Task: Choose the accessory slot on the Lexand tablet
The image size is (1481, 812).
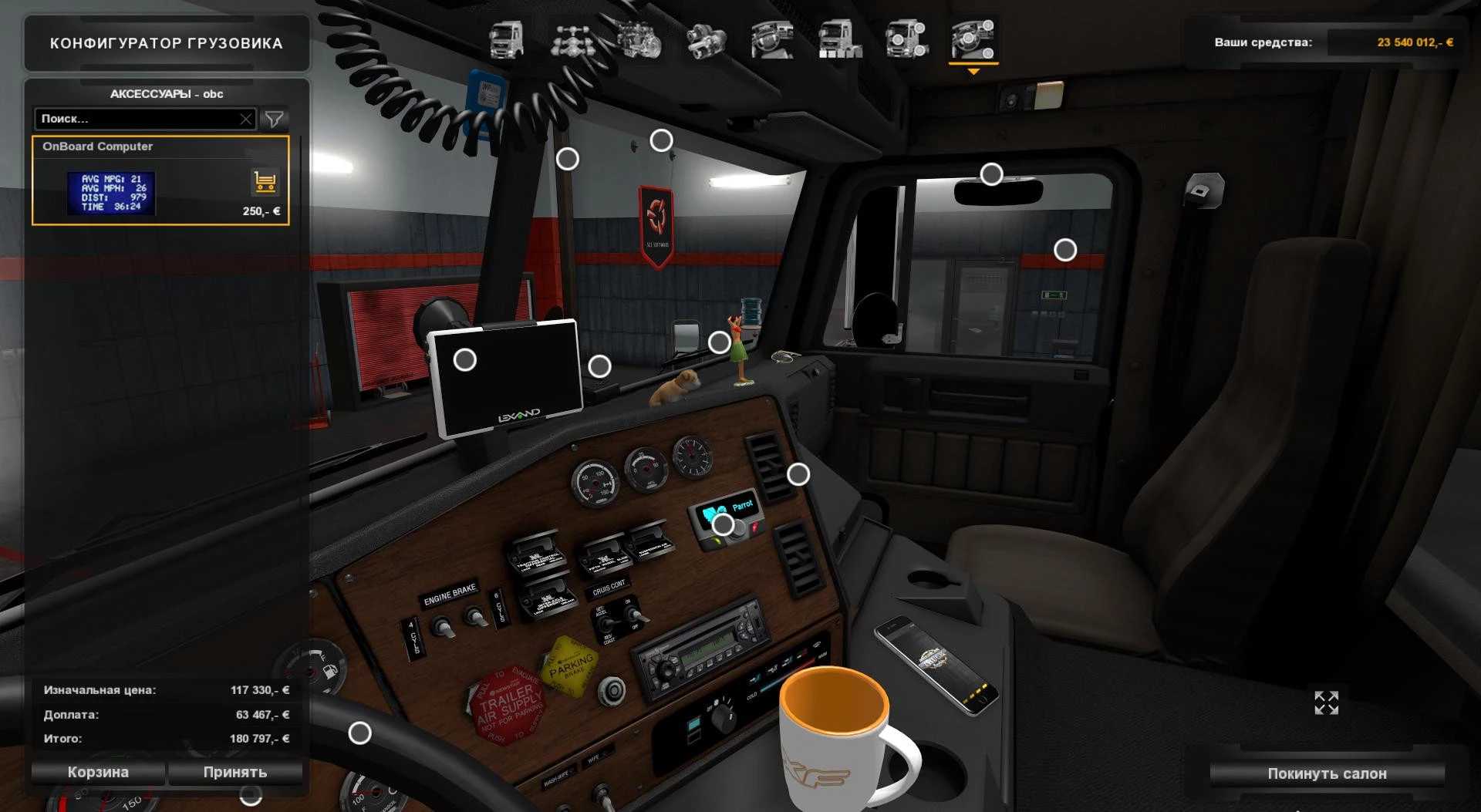Action: coord(464,359)
